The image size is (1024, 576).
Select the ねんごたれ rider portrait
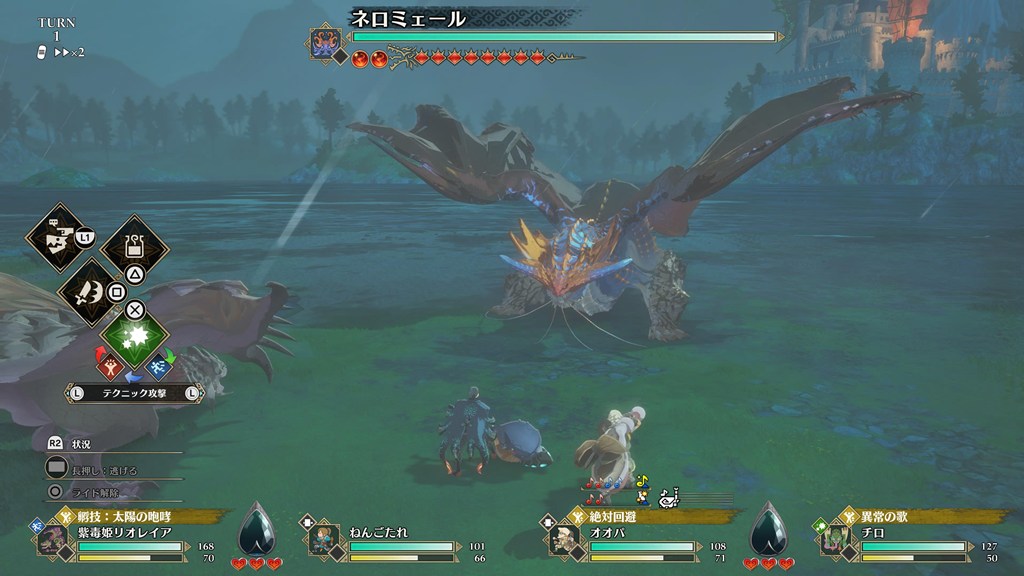click(319, 539)
